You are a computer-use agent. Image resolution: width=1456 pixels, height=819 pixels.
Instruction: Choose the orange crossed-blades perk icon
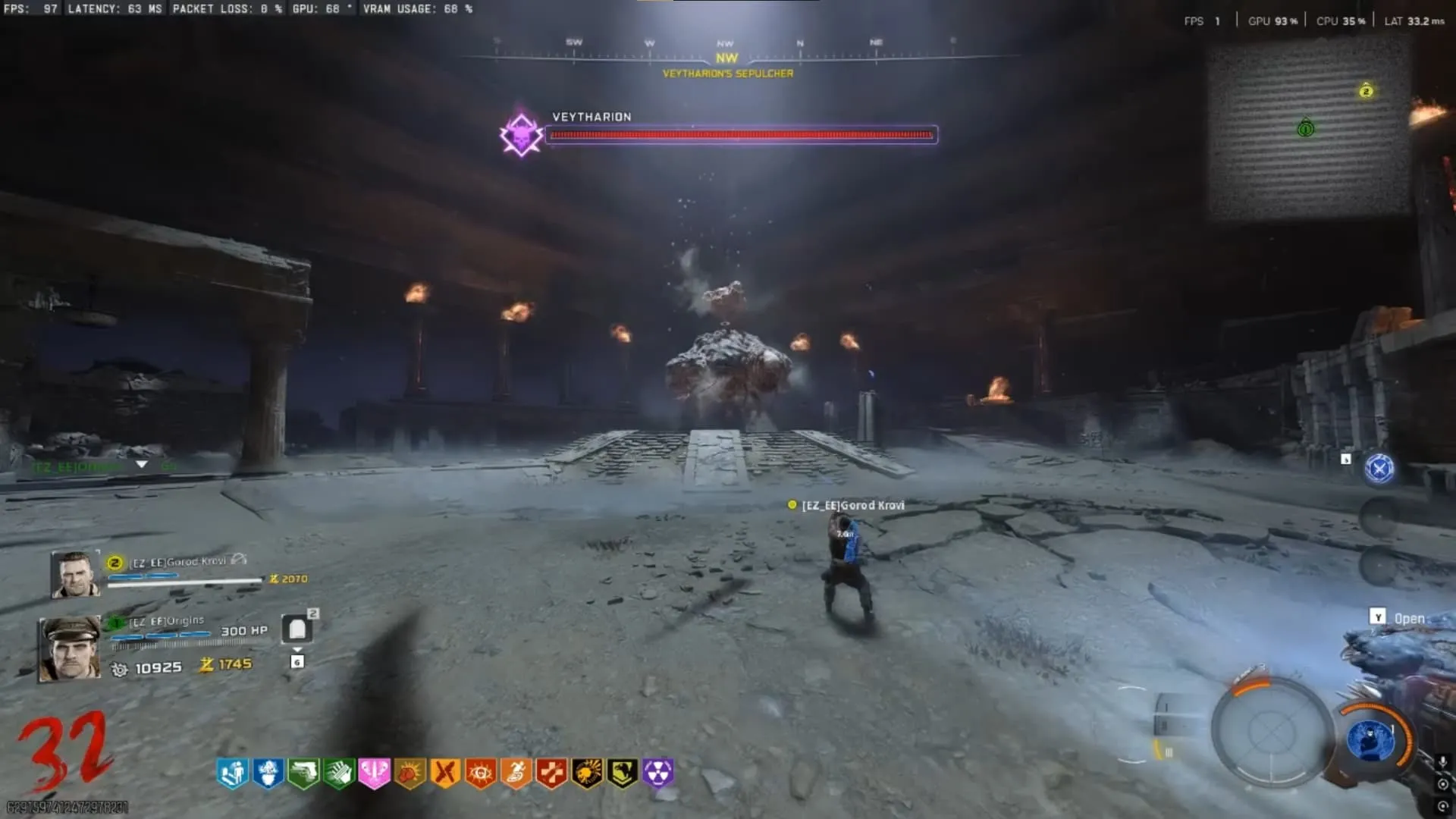point(445,773)
